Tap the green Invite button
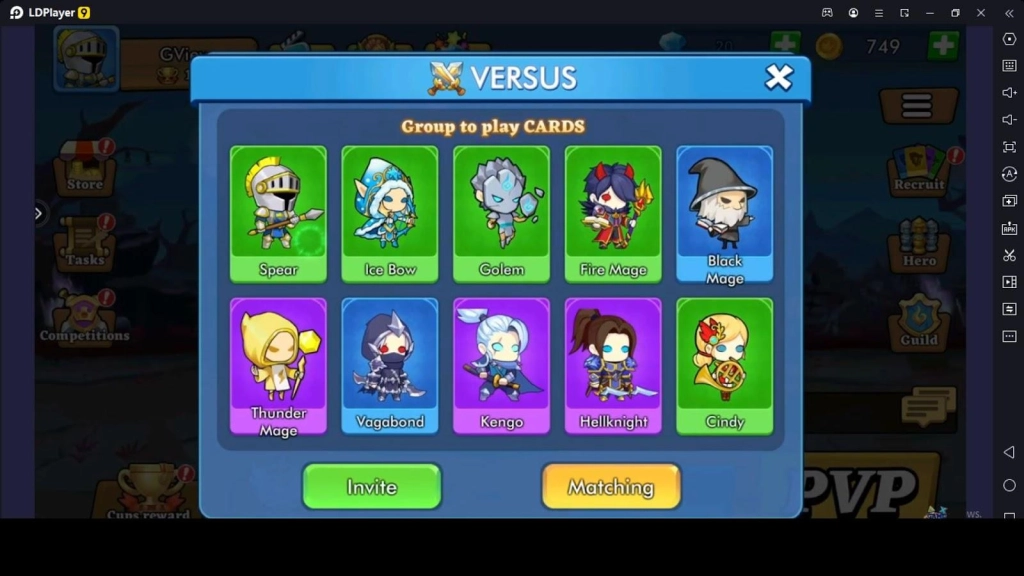The image size is (1024, 576). tap(372, 487)
